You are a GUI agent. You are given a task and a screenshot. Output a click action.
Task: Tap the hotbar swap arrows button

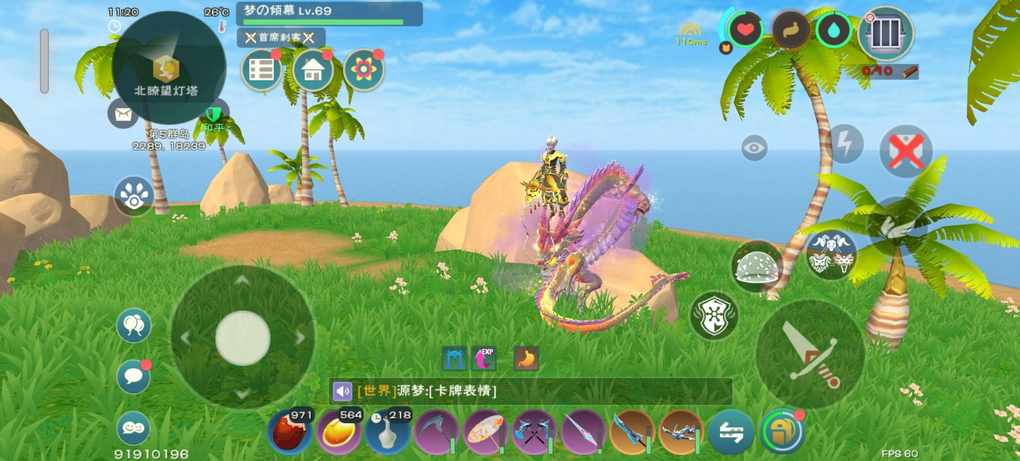click(731, 432)
